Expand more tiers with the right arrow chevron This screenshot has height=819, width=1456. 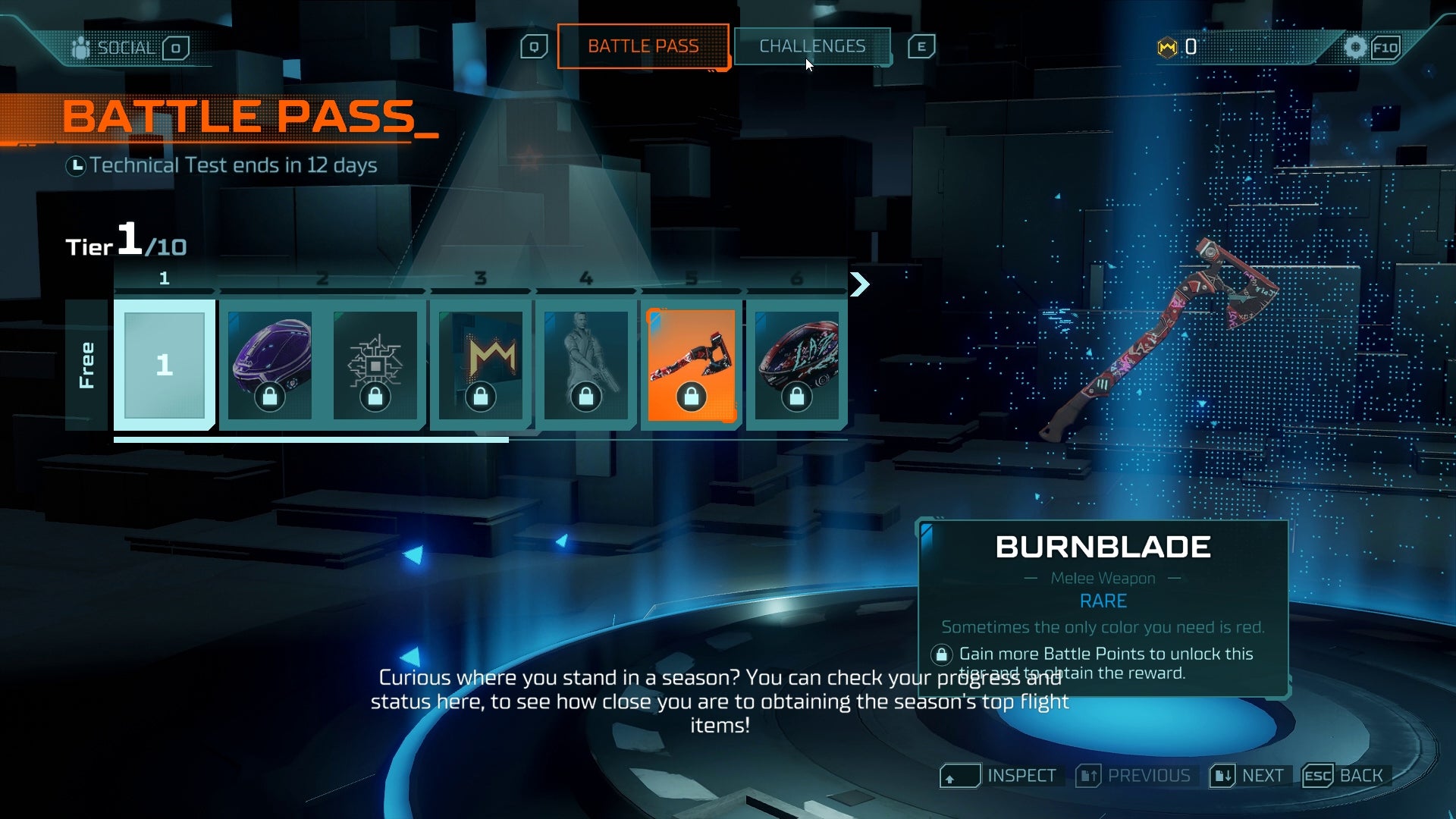pyautogui.click(x=859, y=285)
